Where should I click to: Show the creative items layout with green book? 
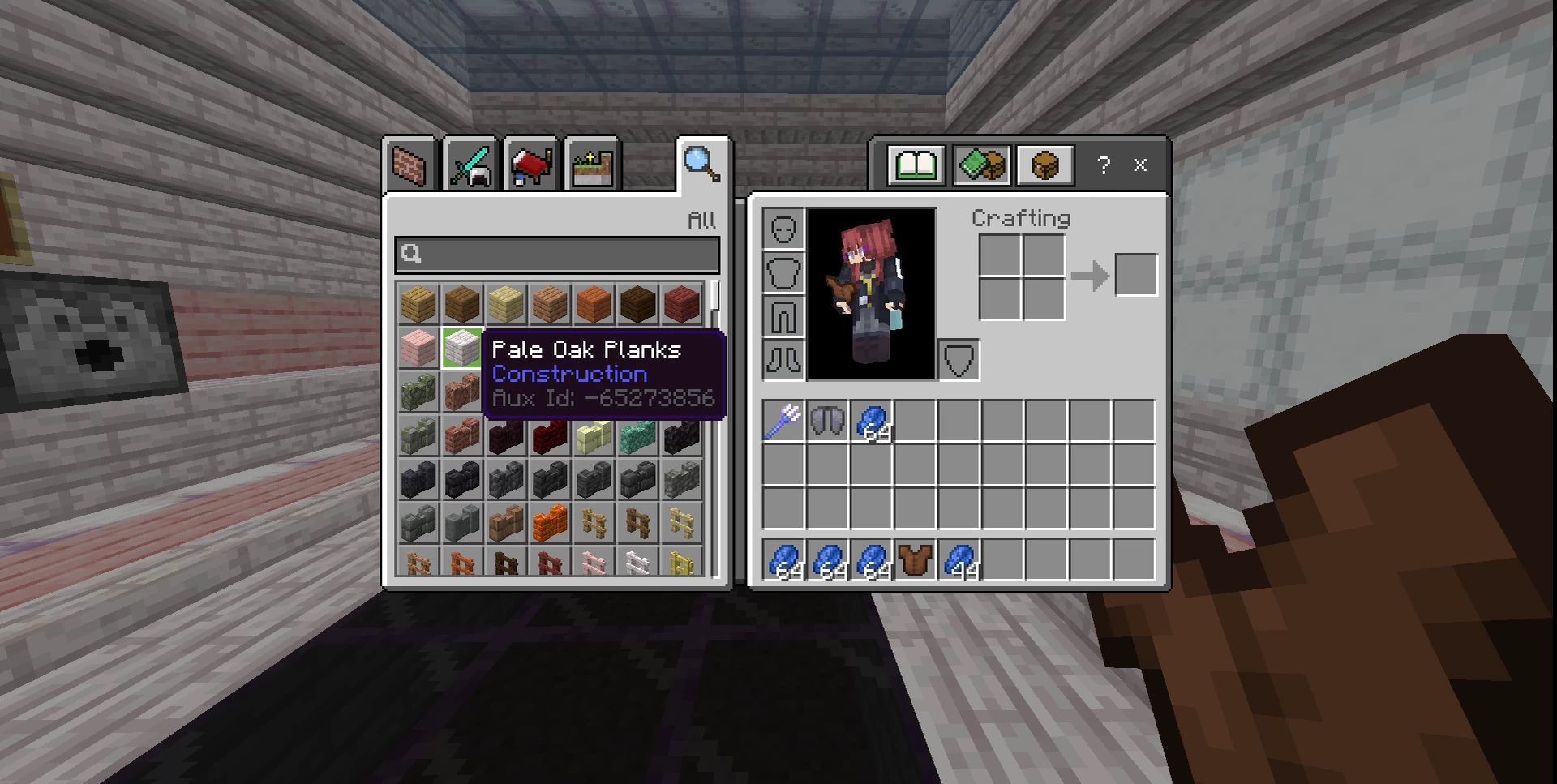[981, 165]
